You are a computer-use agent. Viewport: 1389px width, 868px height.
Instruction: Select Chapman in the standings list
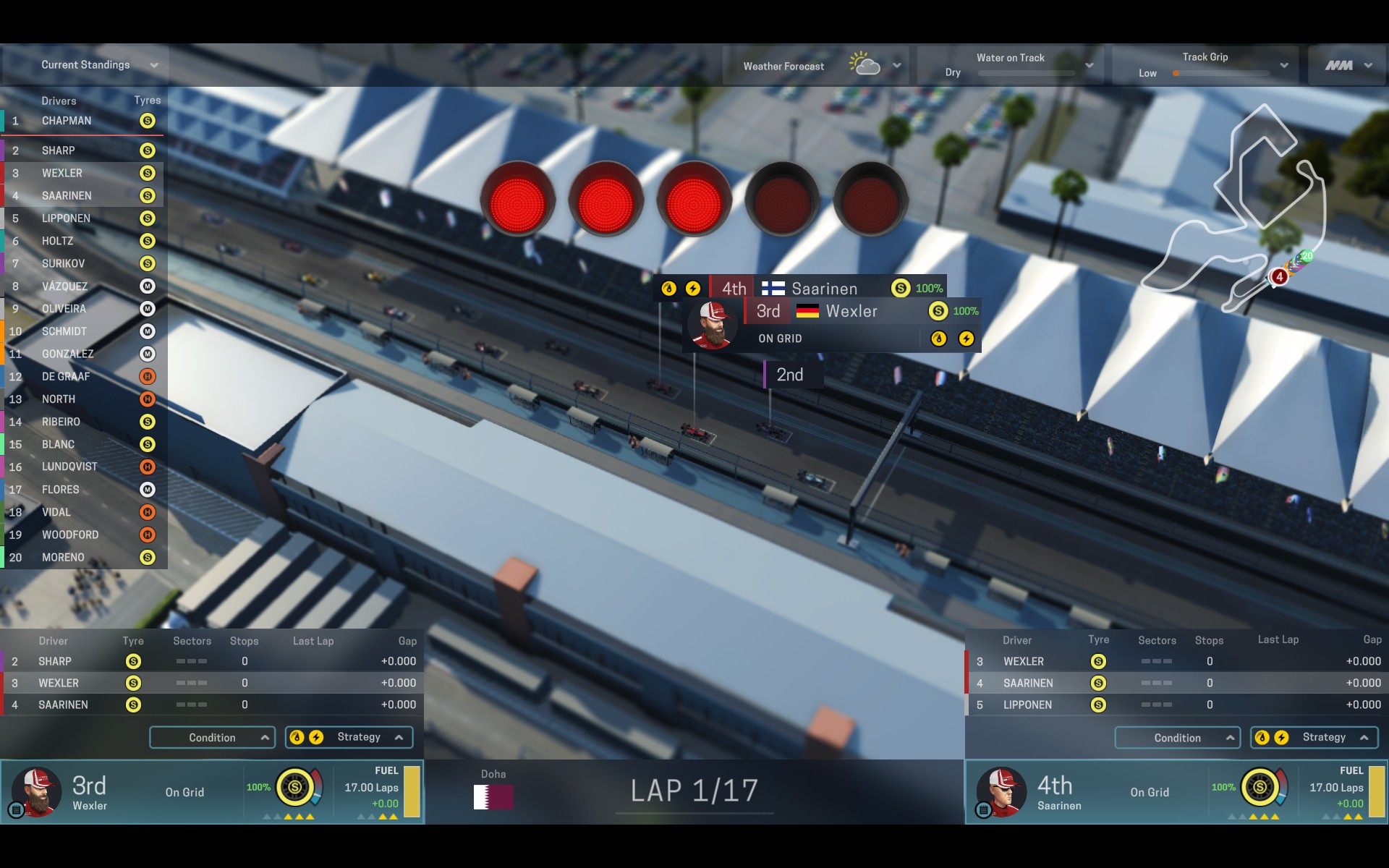[67, 121]
